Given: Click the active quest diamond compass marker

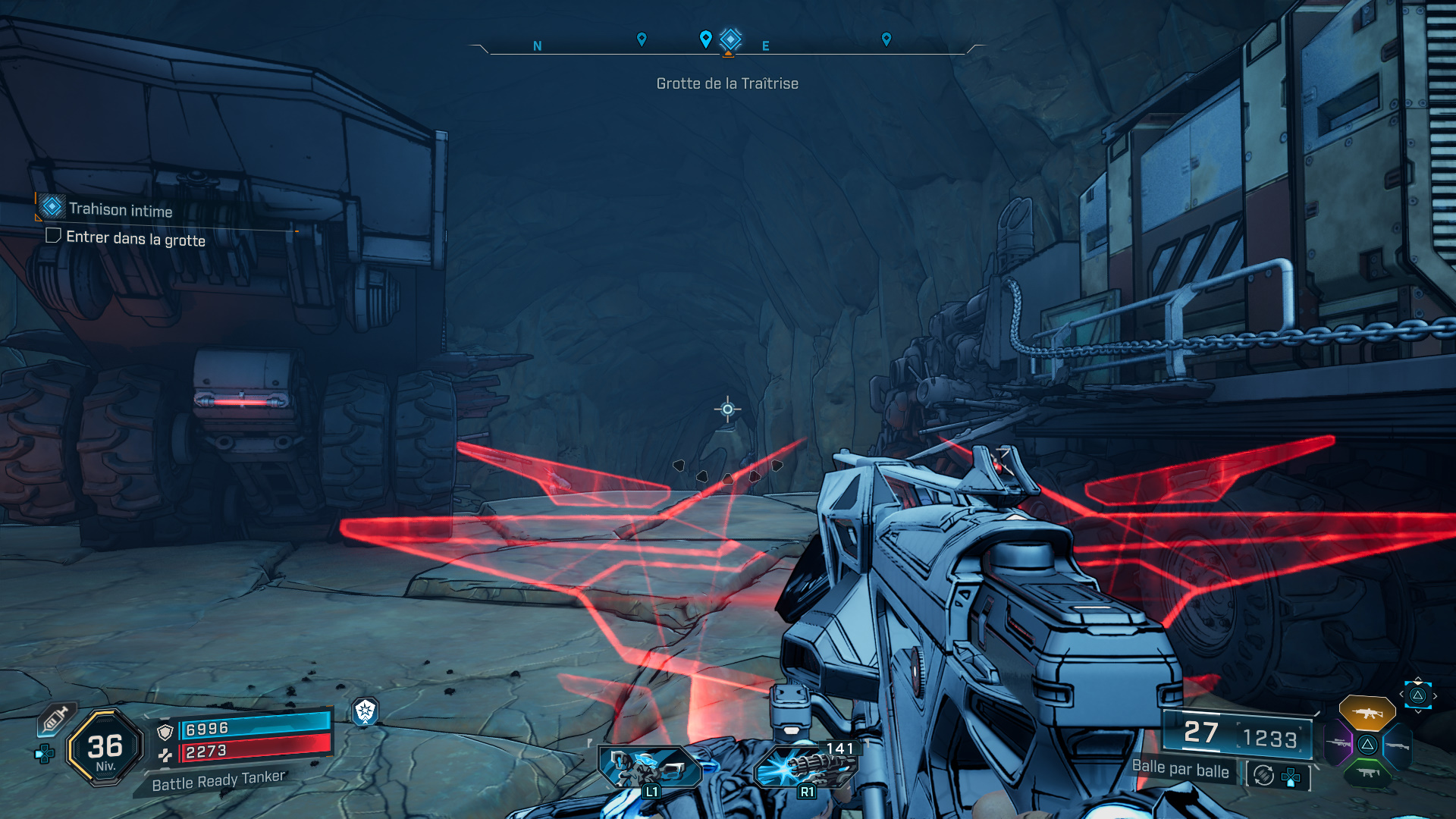Looking at the screenshot, I should click(730, 39).
